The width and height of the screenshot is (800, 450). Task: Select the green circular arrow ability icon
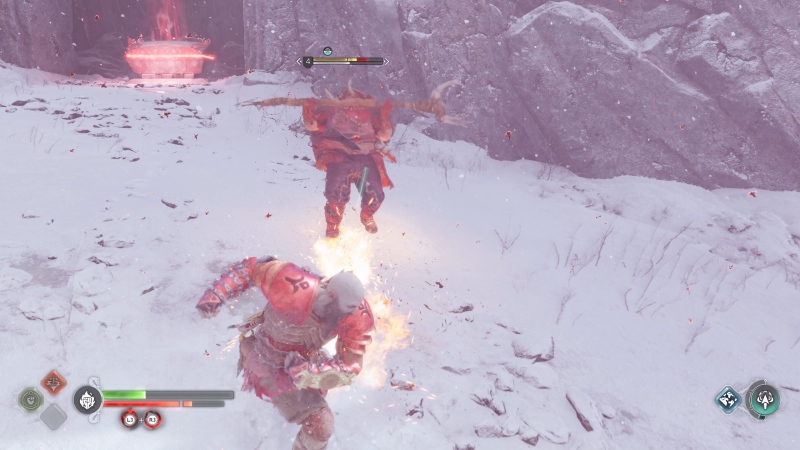click(763, 399)
